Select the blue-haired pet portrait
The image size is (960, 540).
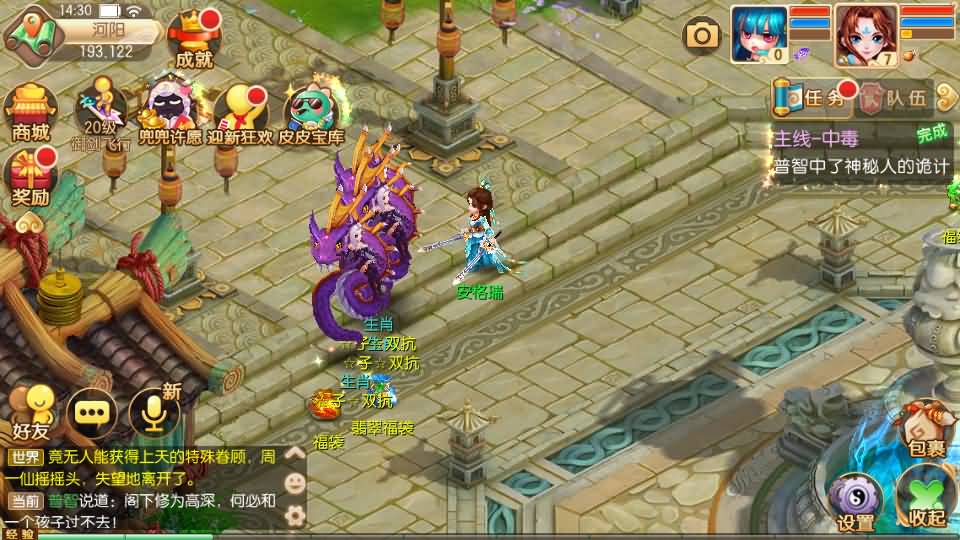[x=758, y=35]
